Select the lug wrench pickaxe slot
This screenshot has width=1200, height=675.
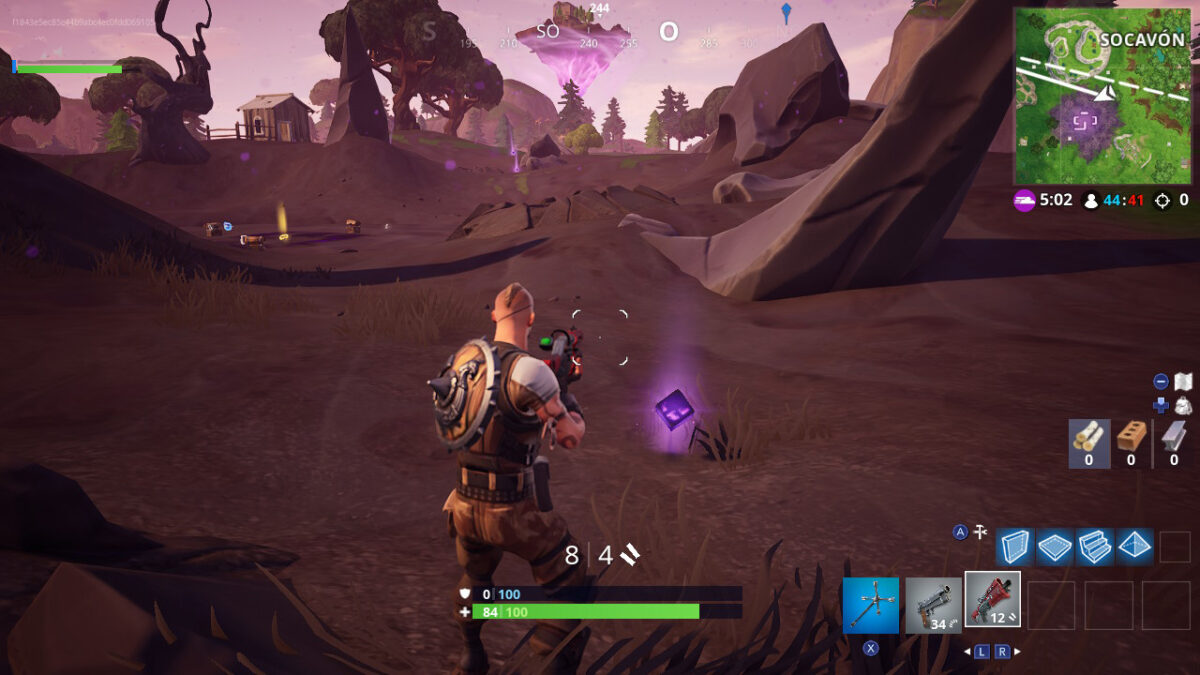tap(871, 604)
